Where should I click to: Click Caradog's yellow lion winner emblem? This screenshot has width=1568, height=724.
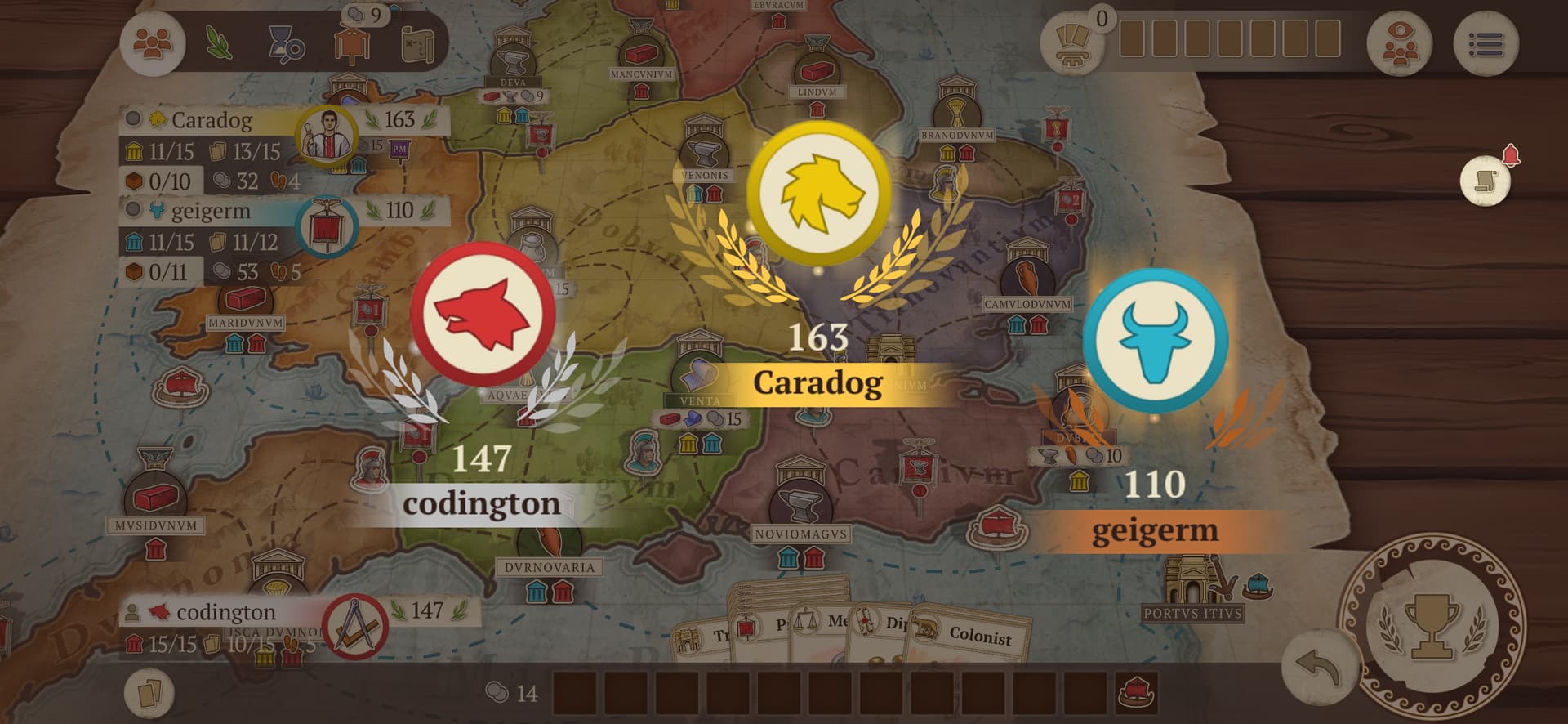(818, 194)
